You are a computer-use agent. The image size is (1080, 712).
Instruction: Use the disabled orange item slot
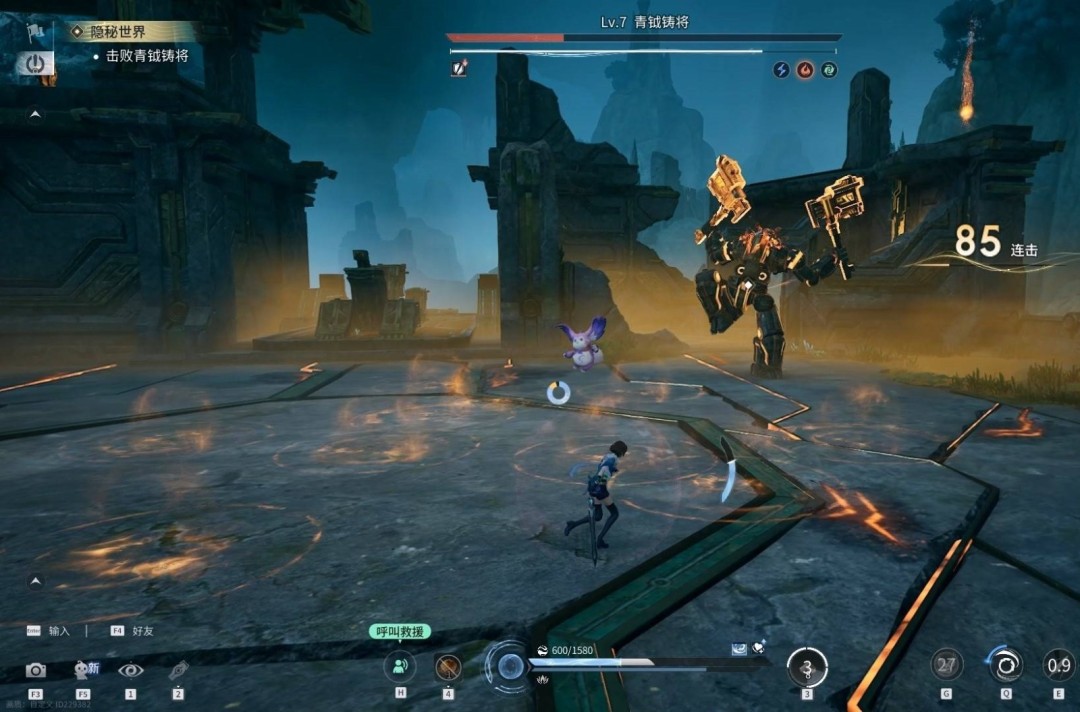(448, 667)
